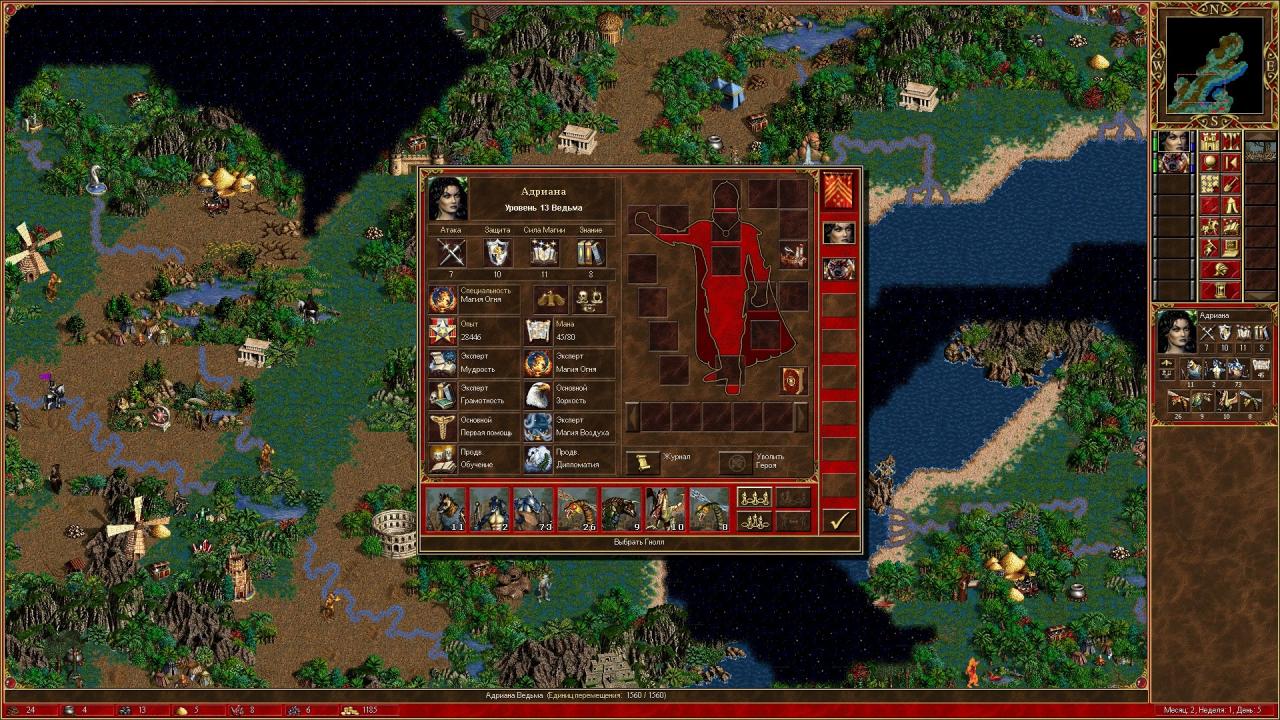This screenshot has height=720, width=1280.
Task: Click the experience star icon
Action: [x=443, y=330]
